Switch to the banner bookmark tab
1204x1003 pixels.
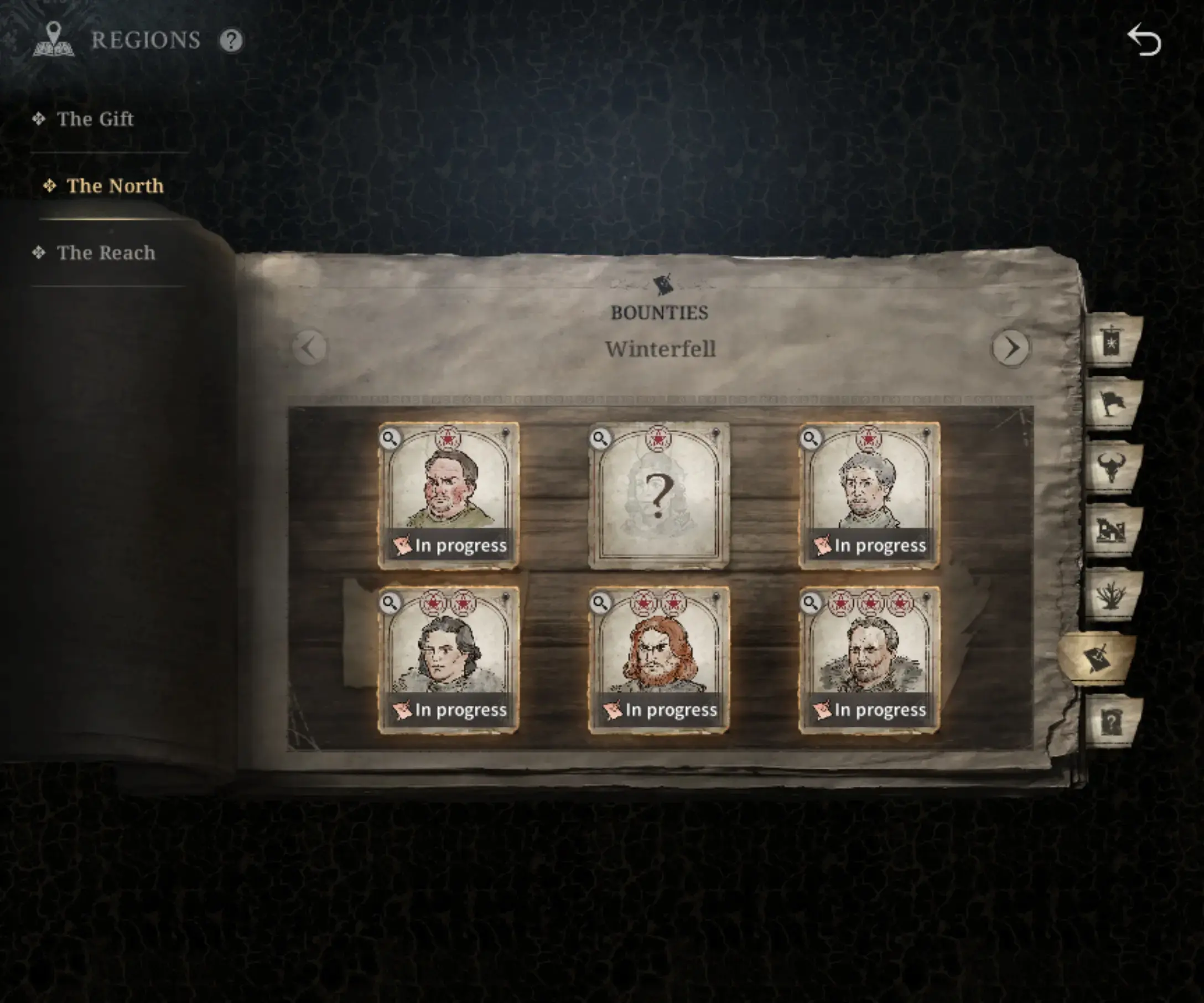(1112, 342)
